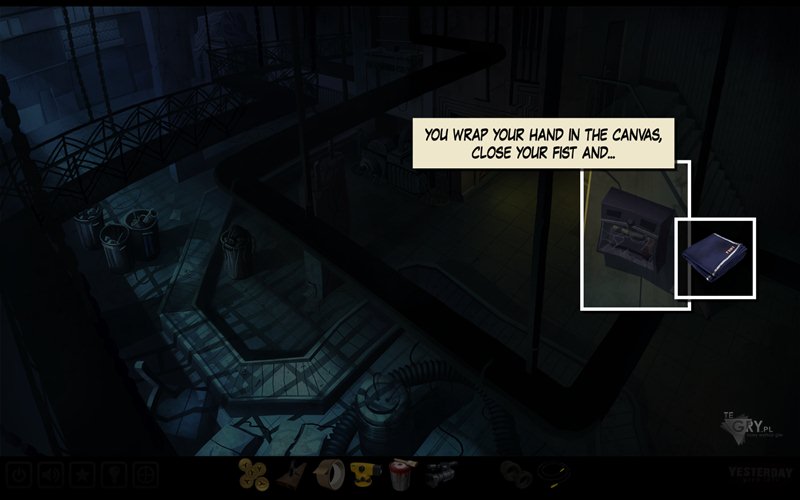Click the lightbulb hint button
The width and height of the screenshot is (800, 500).
114,474
